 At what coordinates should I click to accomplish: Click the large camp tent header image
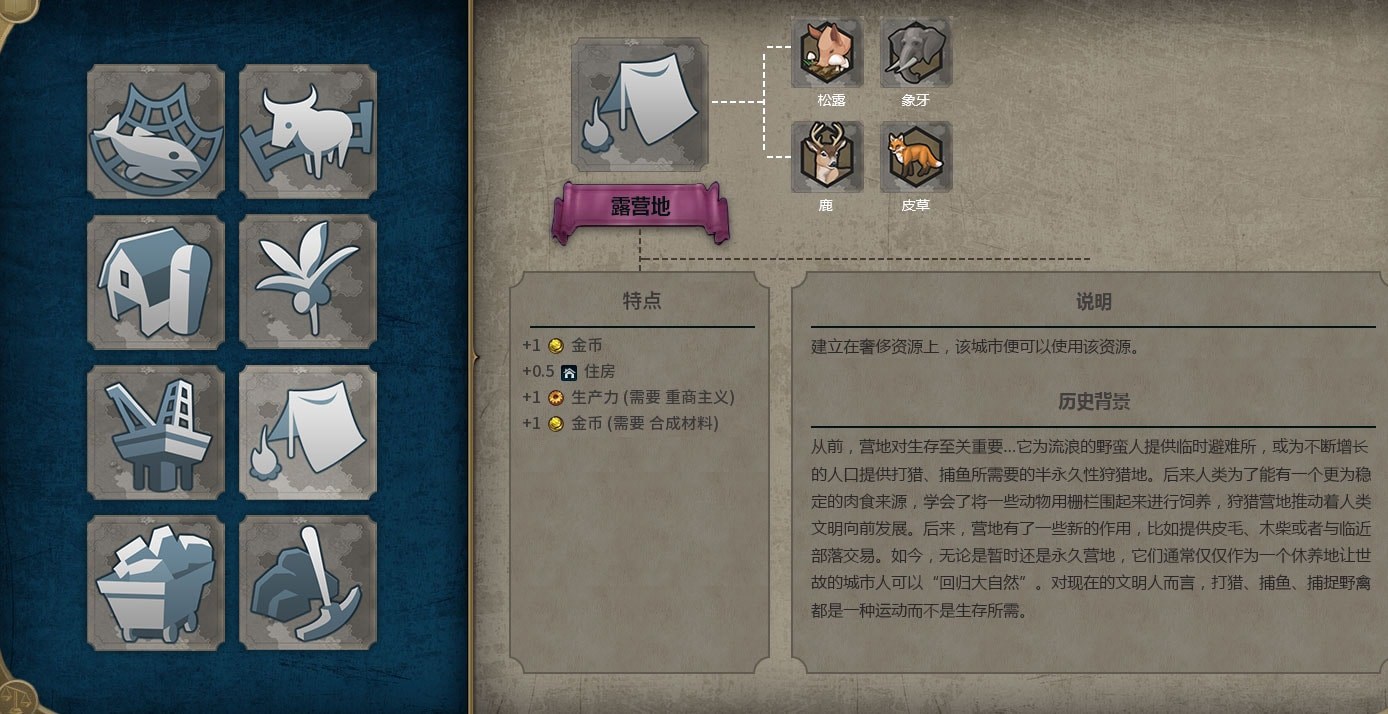(639, 105)
